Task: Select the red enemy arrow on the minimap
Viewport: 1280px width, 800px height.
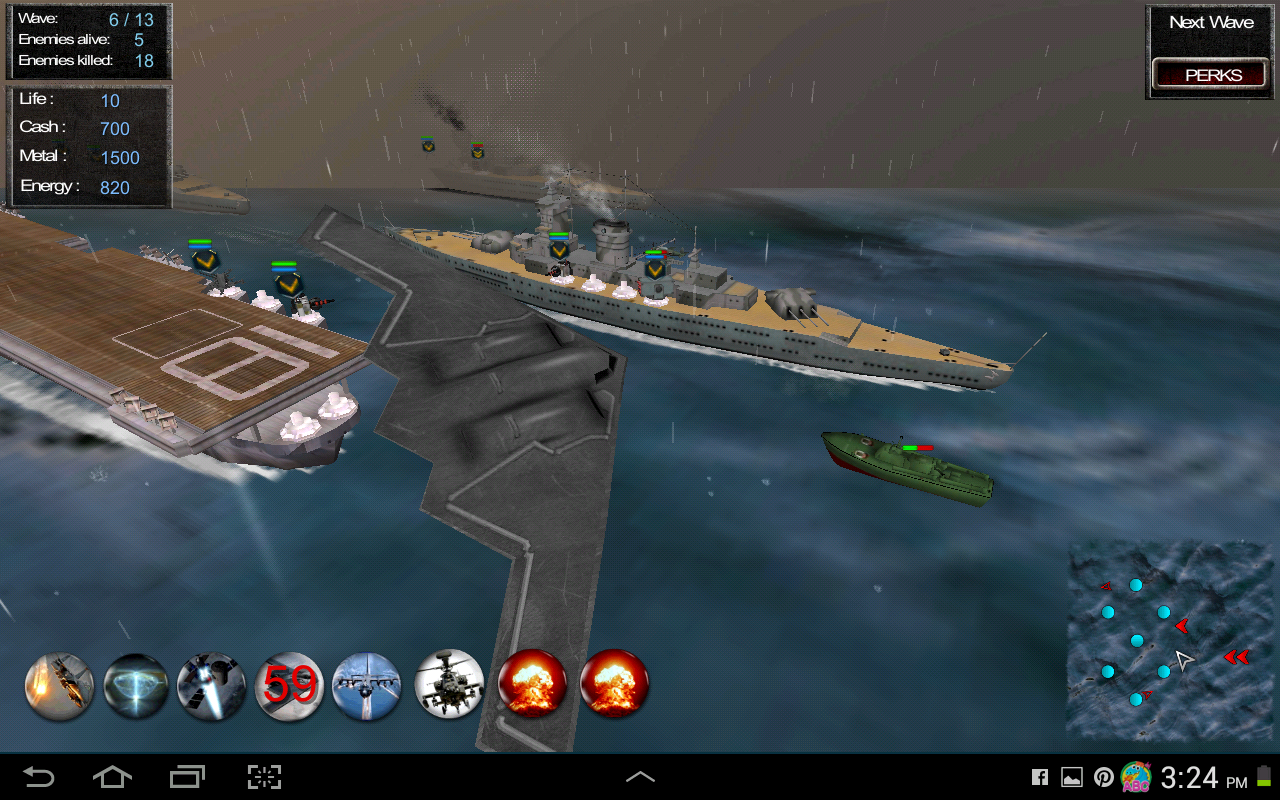Action: coord(1182,627)
